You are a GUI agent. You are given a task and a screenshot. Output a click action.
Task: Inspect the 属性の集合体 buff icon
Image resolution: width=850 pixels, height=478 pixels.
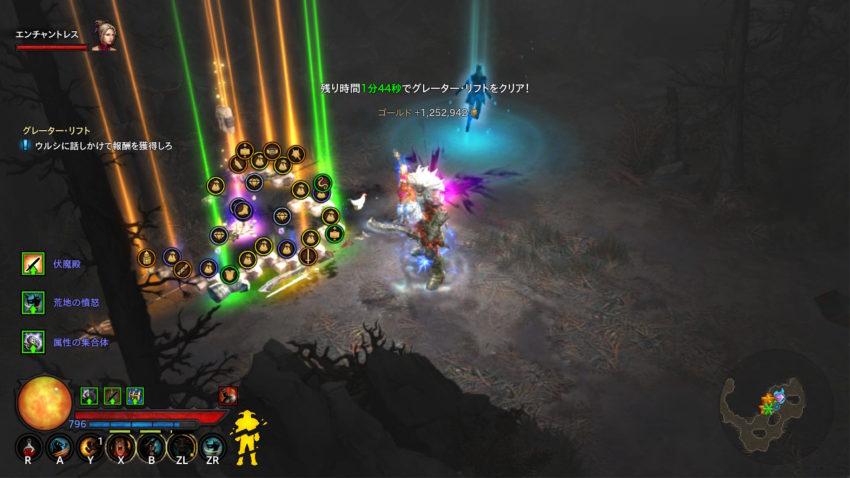coord(33,341)
